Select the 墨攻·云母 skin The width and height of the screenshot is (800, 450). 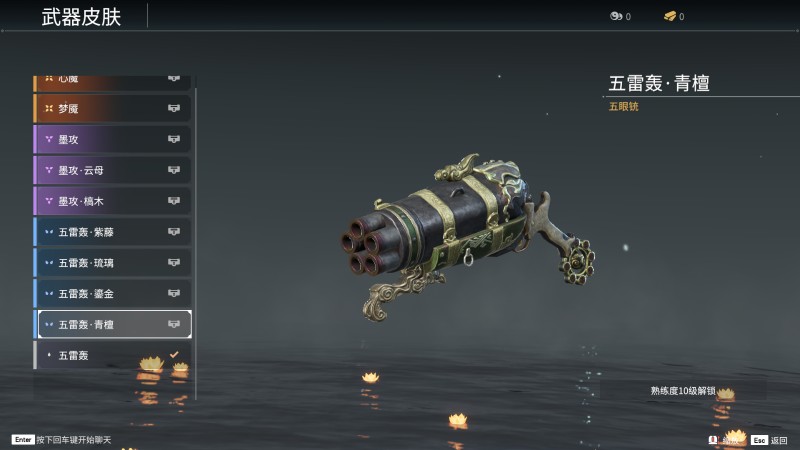click(112, 170)
